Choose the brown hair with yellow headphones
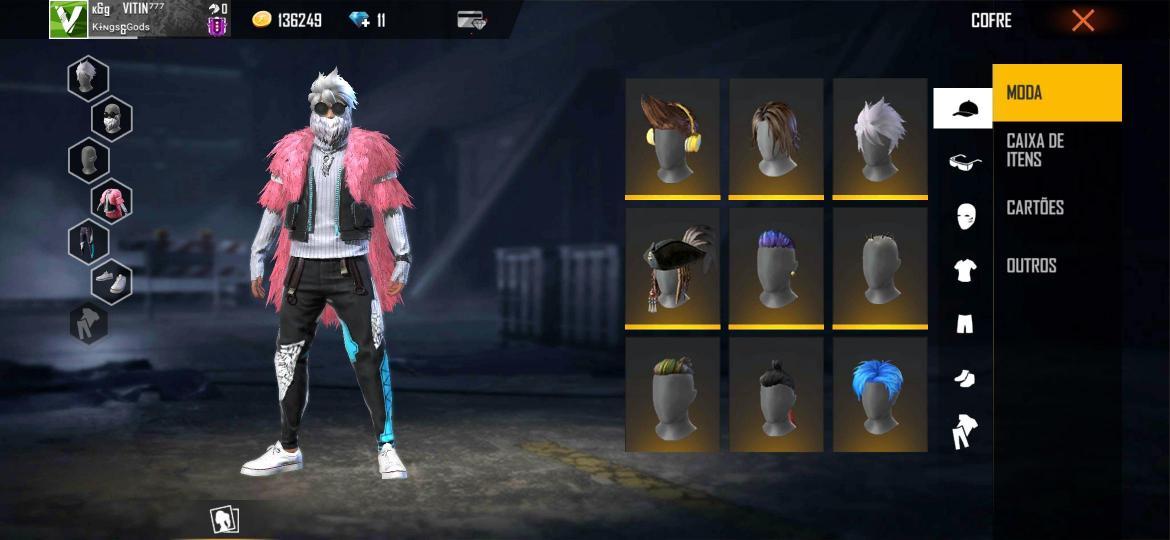This screenshot has width=1170, height=540. (672, 138)
